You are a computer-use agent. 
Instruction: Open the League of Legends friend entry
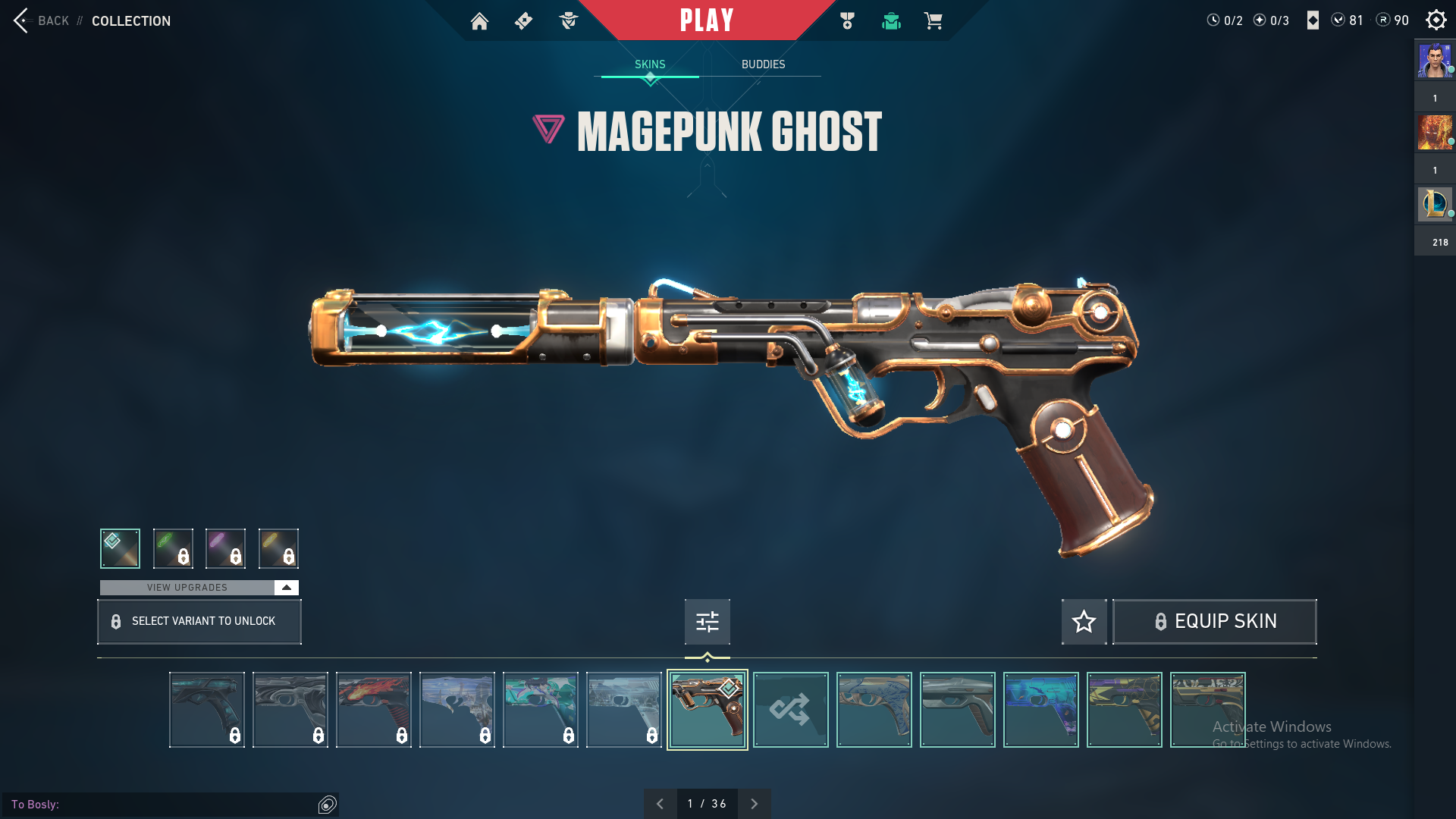pos(1434,205)
